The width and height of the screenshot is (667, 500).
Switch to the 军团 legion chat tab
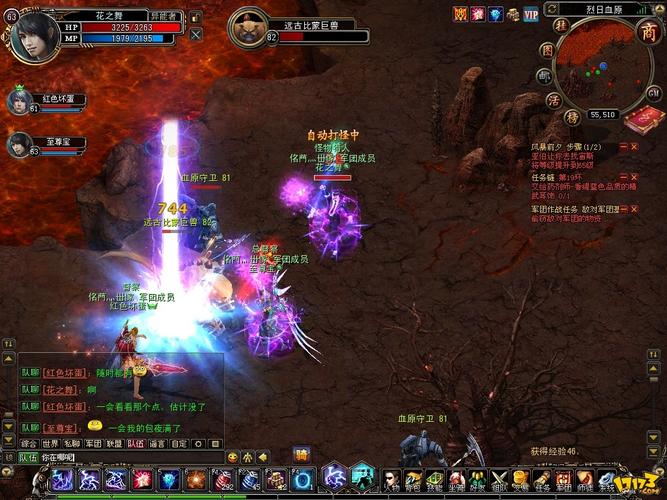(93, 442)
